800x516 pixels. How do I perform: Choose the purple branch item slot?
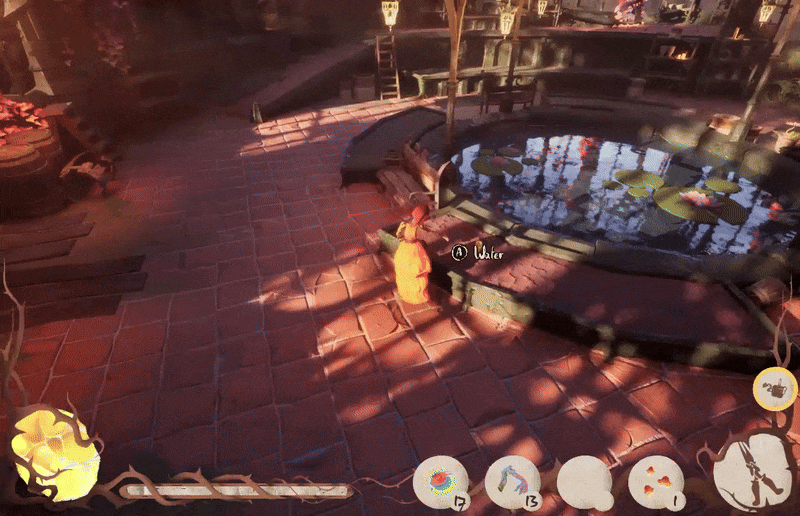[x=512, y=482]
